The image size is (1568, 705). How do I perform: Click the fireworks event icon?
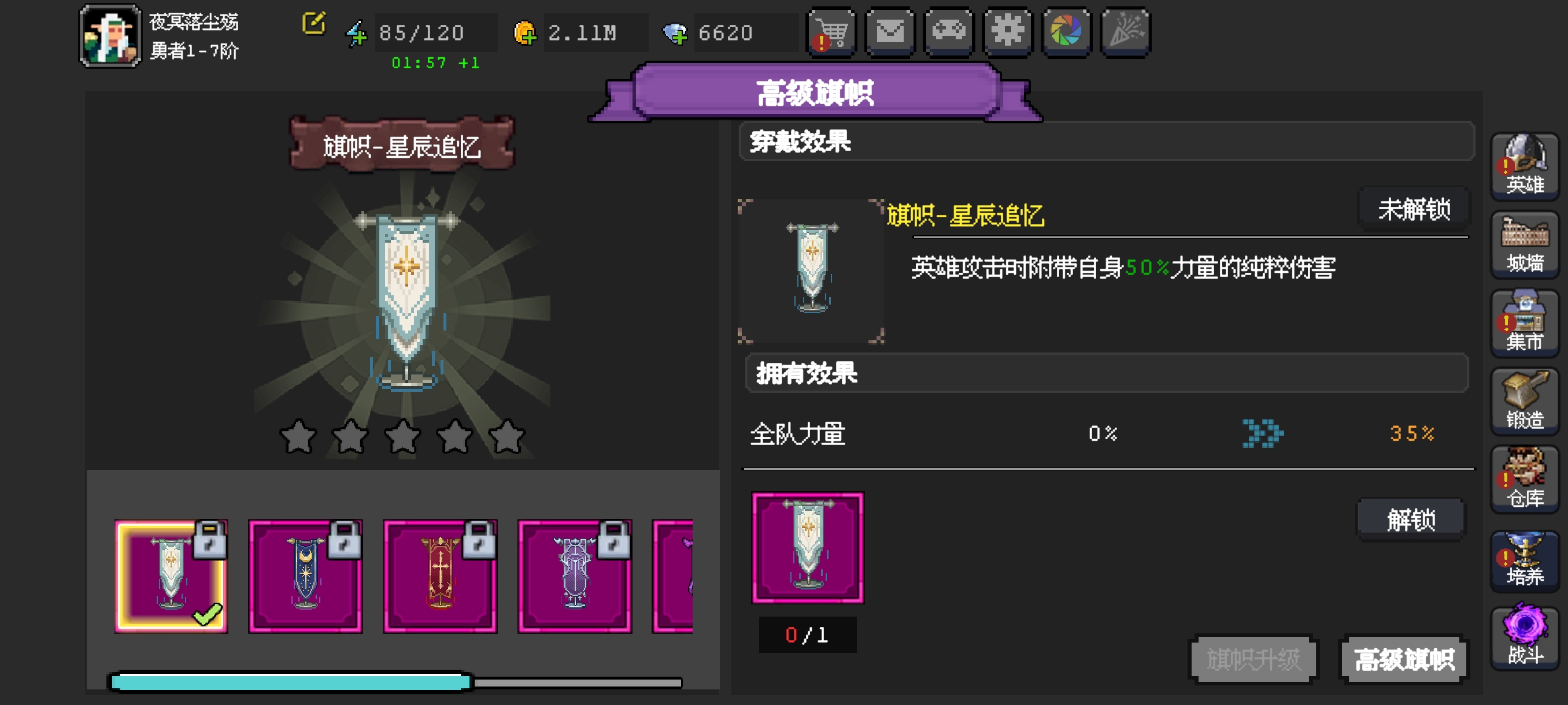(1125, 33)
